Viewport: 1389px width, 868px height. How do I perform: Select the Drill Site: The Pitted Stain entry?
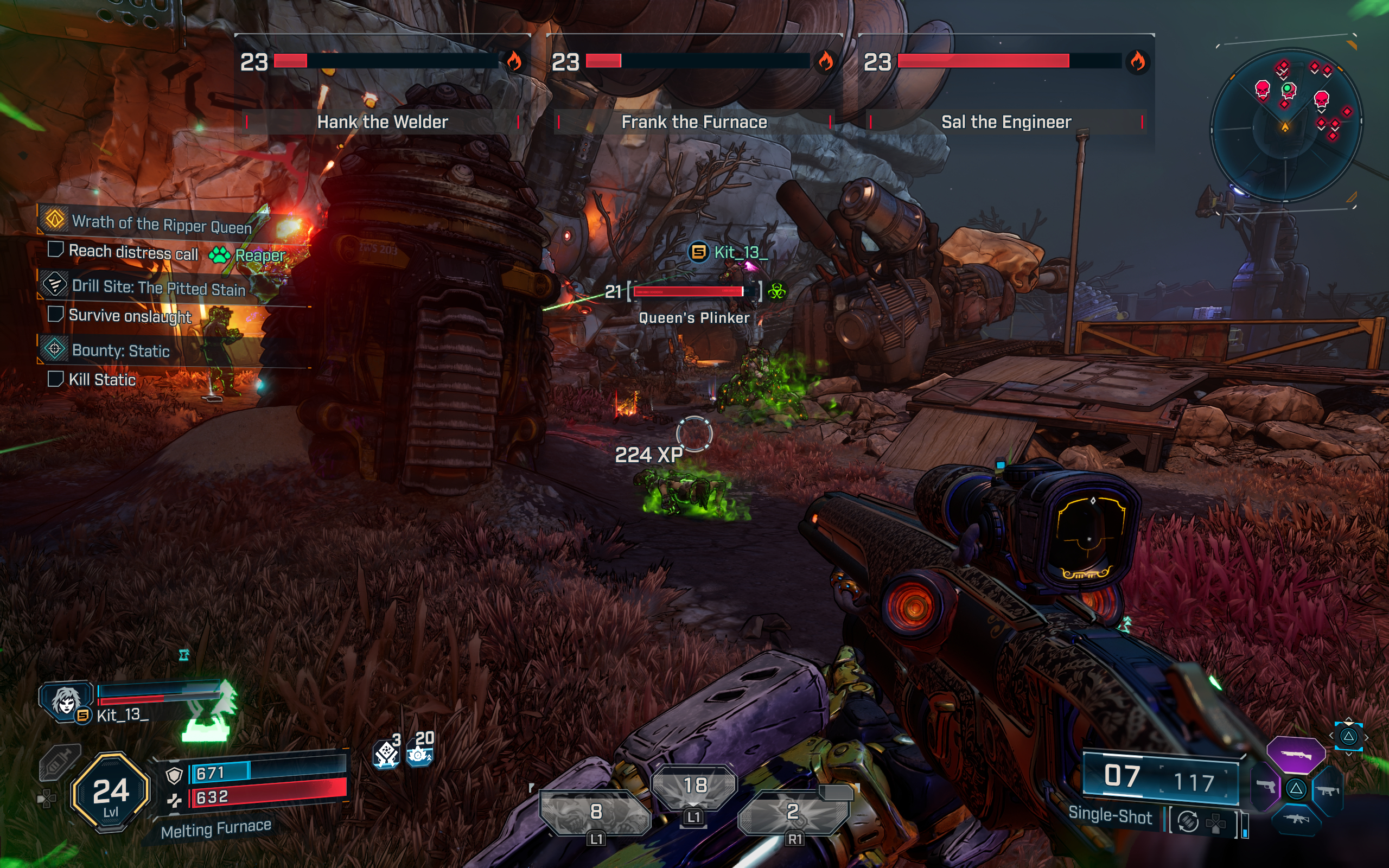click(158, 287)
